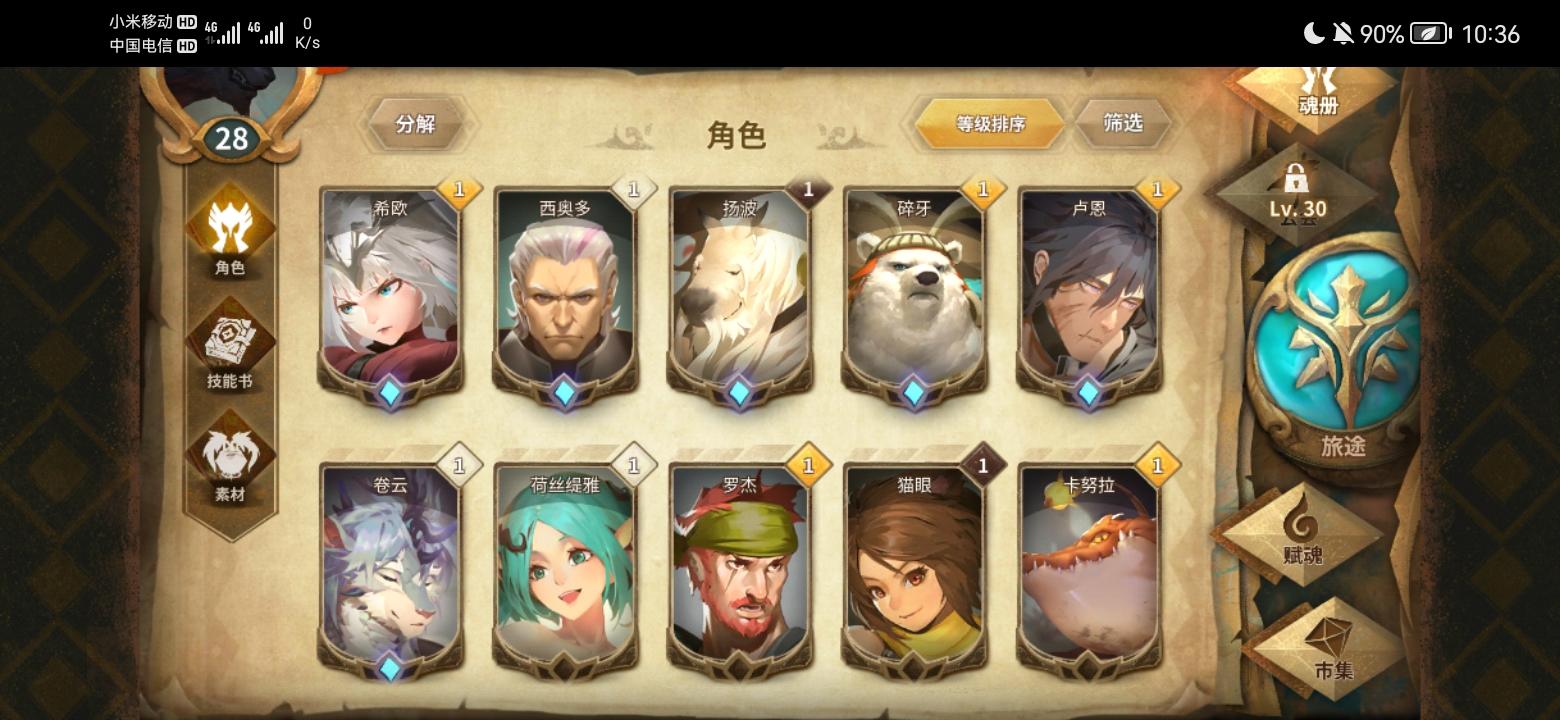Select the 碎牙 polar bear card
1560x720 pixels.
[914, 290]
